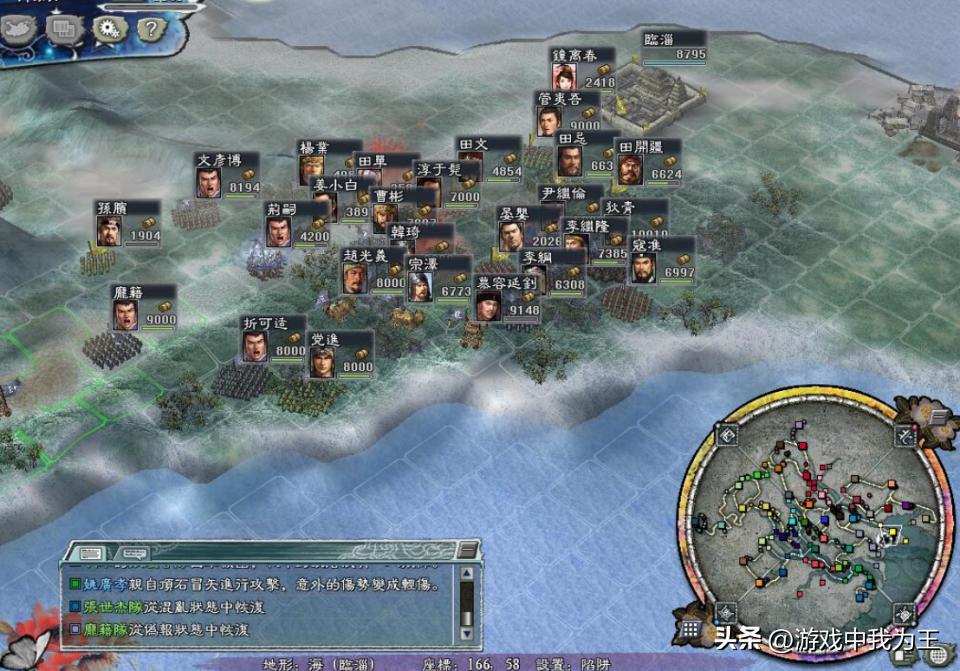The image size is (960, 671).
Task: Click the minimap's bottom-right corner button
Action: 903,612
